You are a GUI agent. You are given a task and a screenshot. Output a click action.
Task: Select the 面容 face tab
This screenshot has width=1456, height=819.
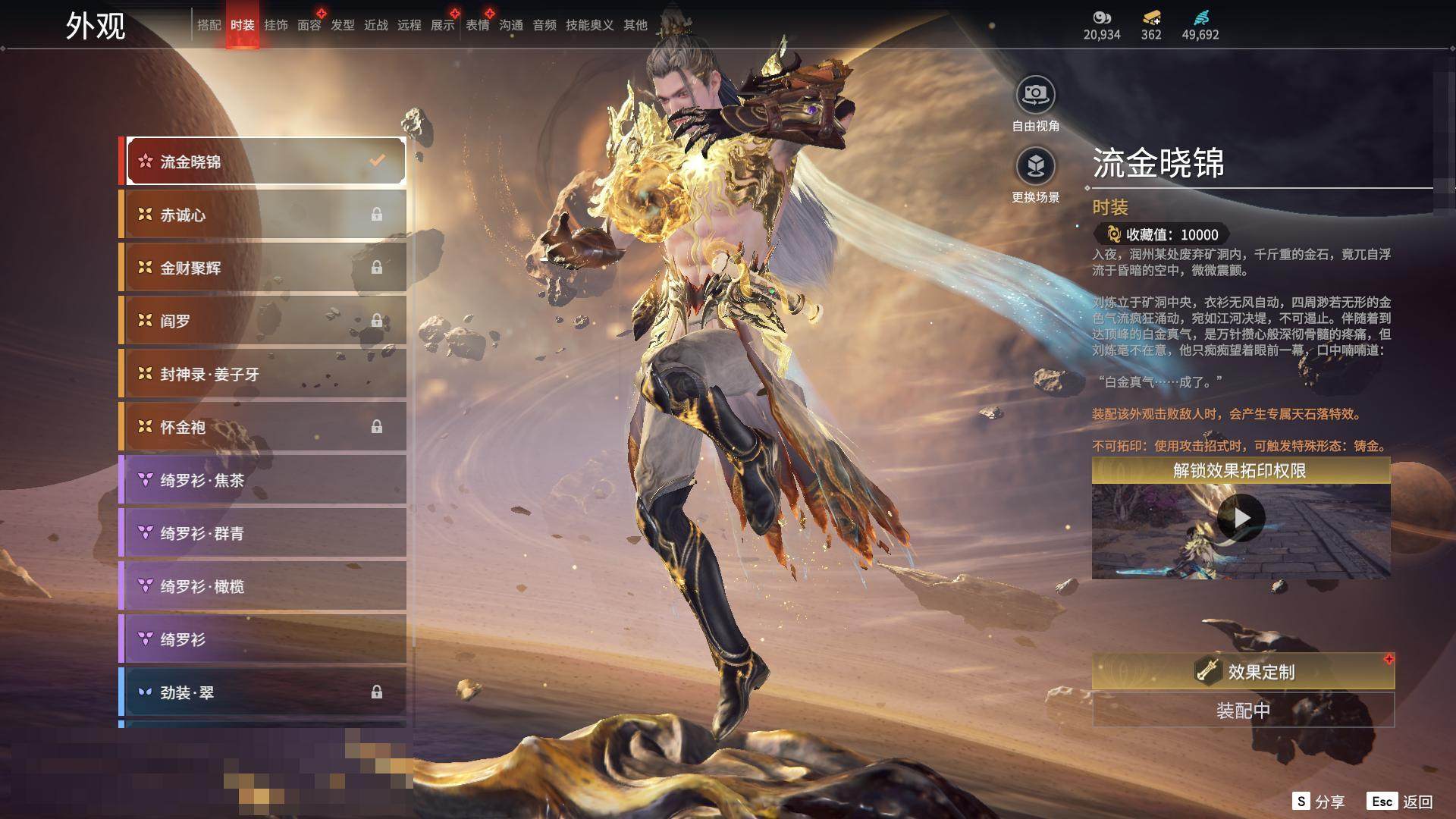pyautogui.click(x=309, y=25)
